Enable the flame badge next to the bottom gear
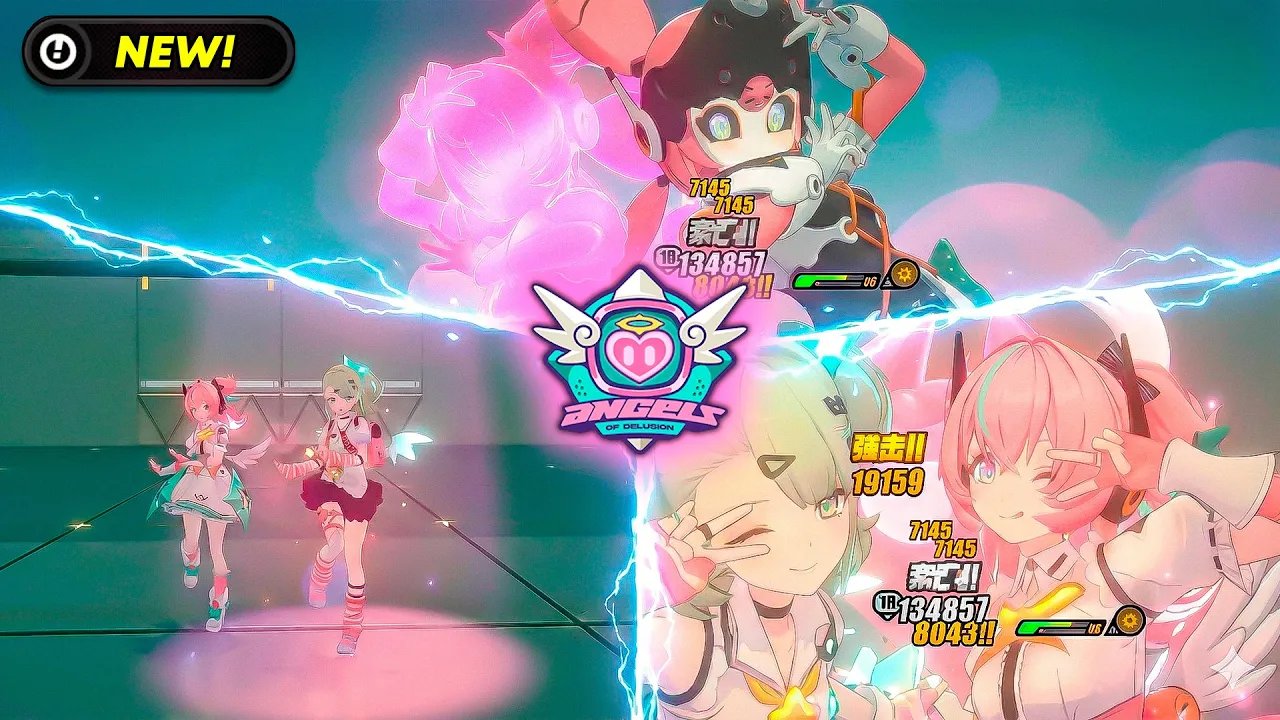1280x720 pixels. pos(1112,629)
